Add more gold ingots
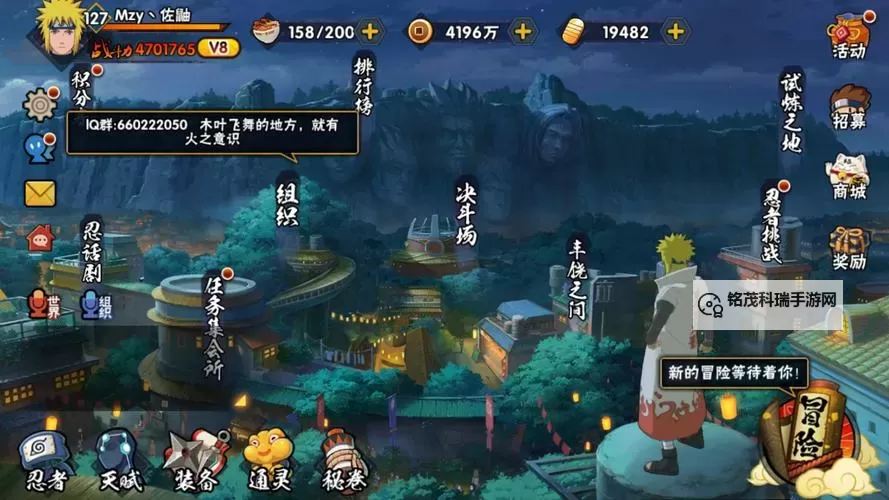Viewport: 889px width, 500px height. click(x=676, y=31)
